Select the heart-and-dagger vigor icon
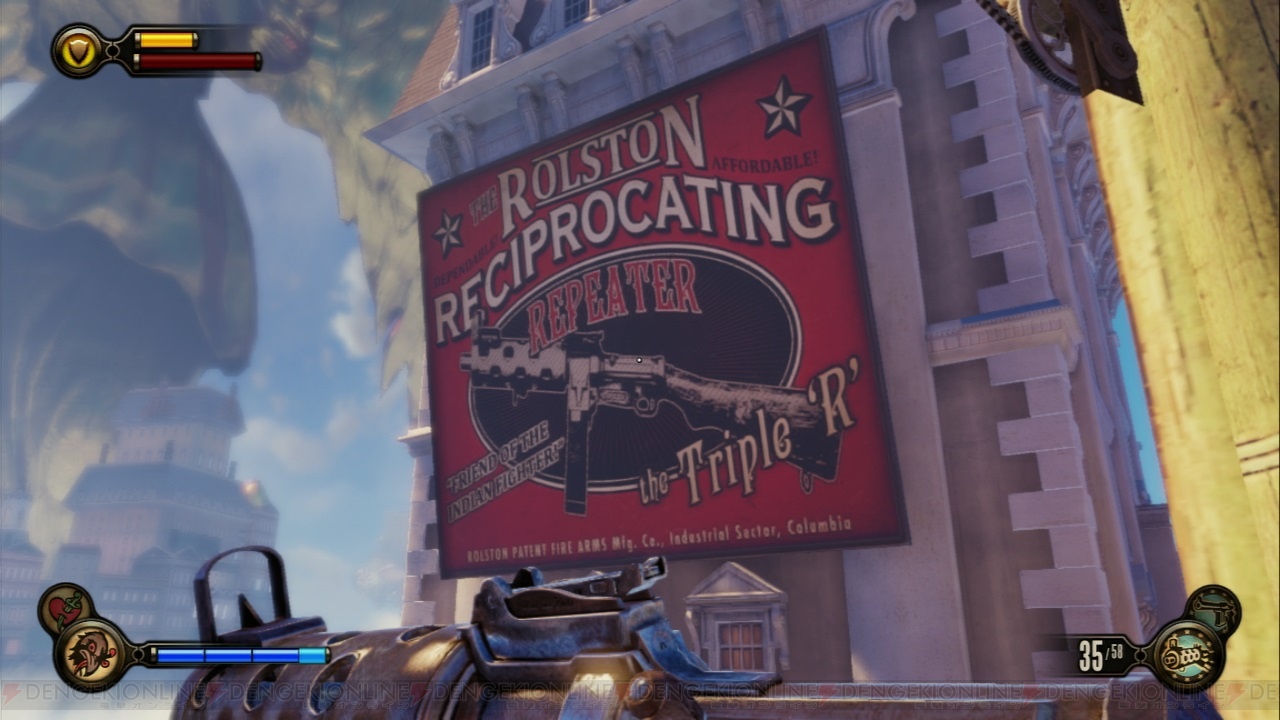The width and height of the screenshot is (1280, 720). (x=66, y=609)
